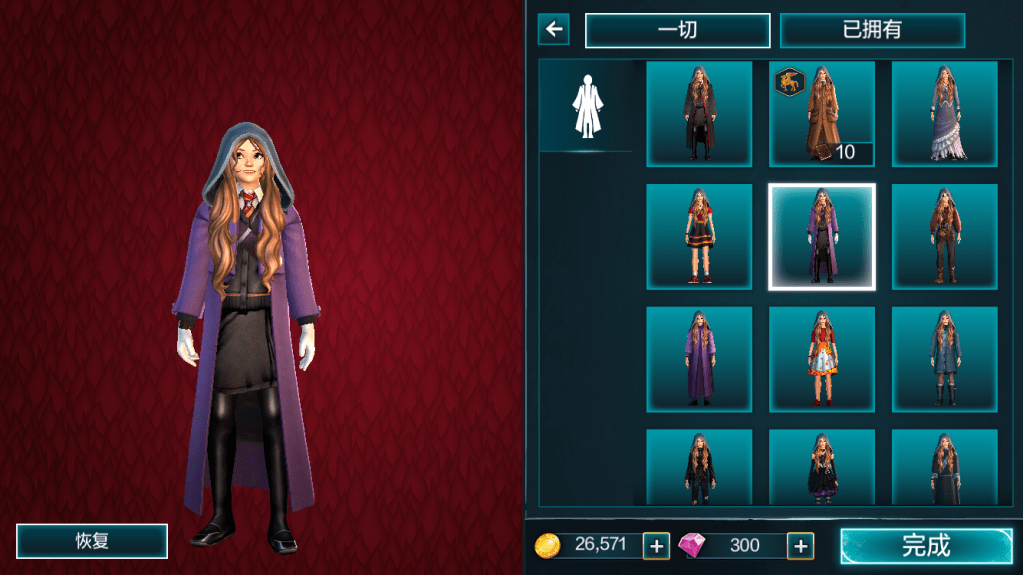The image size is (1023, 575).
Task: Switch to the 已拥有 tab
Action: (x=872, y=30)
